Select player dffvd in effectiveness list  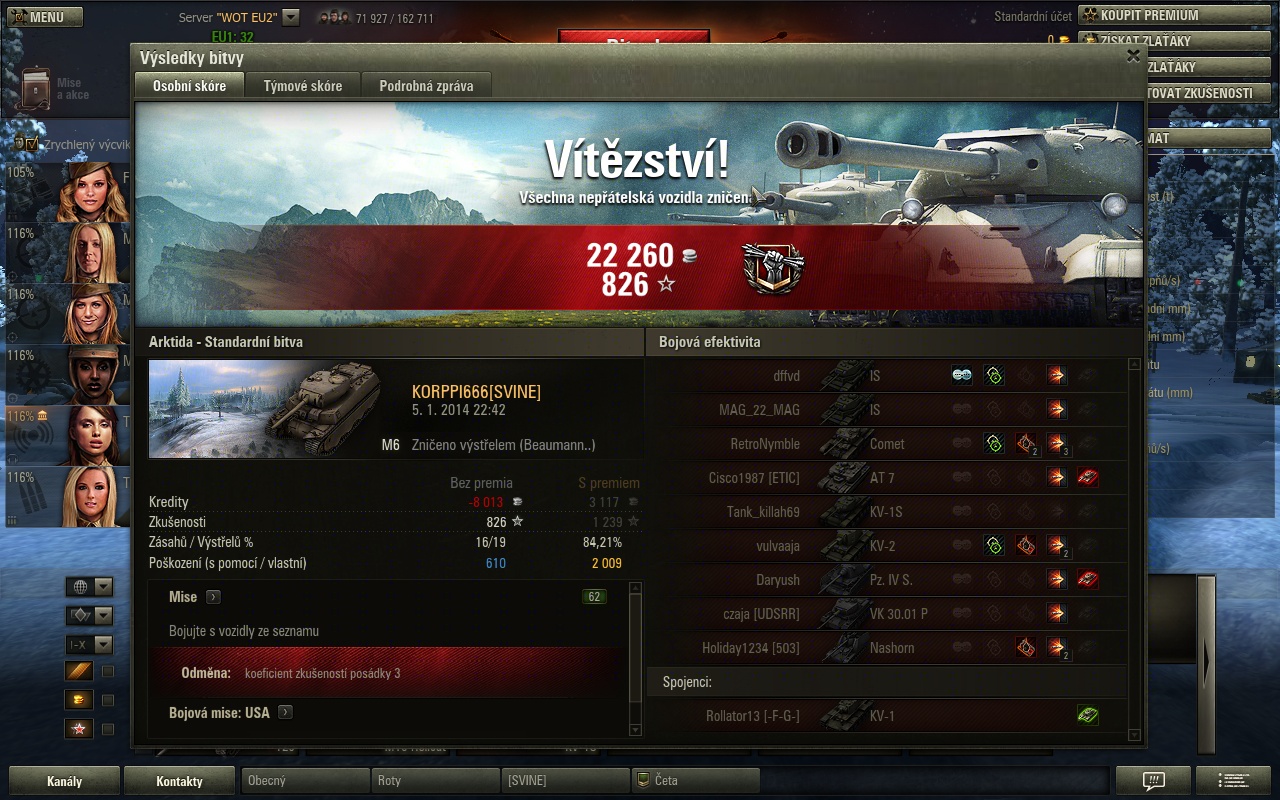[760, 376]
